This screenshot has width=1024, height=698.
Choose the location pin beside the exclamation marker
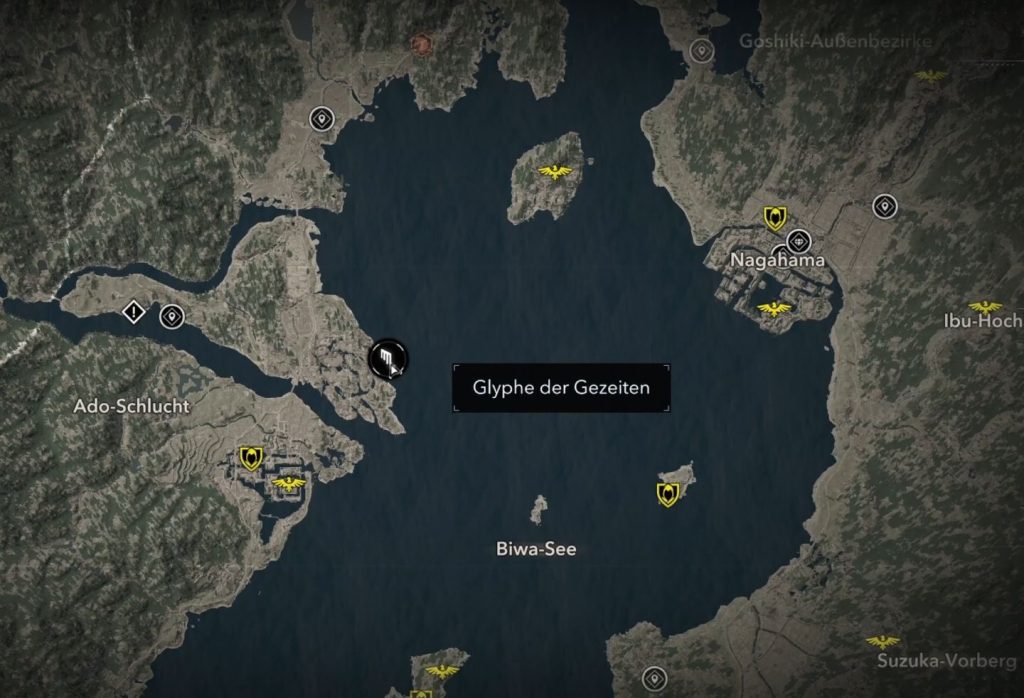172,317
